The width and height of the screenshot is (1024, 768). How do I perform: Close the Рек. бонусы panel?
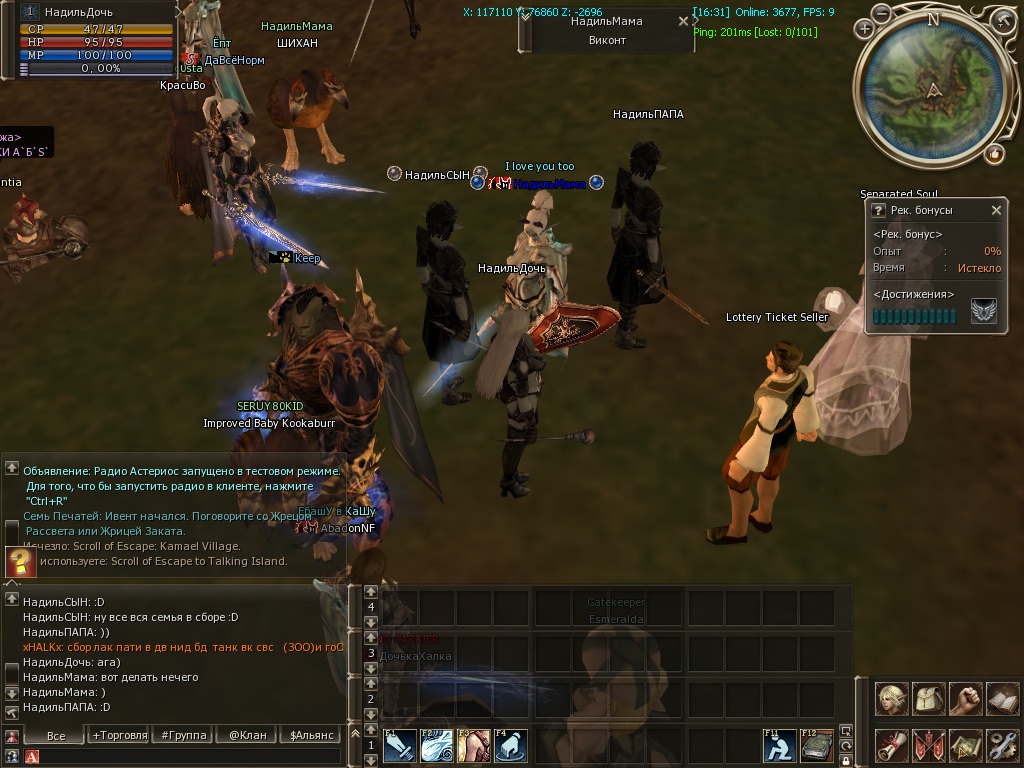[996, 210]
